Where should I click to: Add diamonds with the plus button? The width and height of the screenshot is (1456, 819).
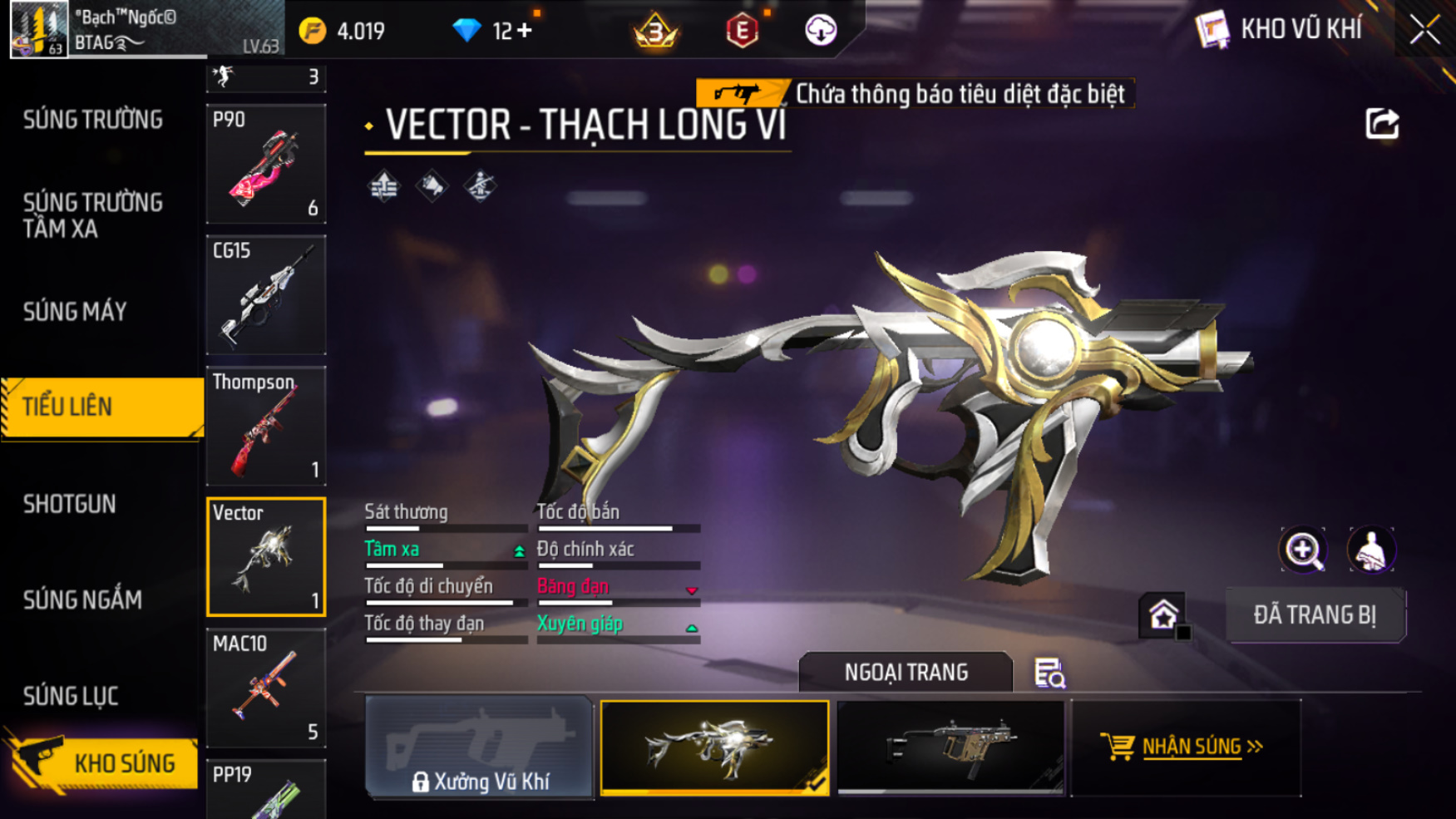[x=525, y=31]
